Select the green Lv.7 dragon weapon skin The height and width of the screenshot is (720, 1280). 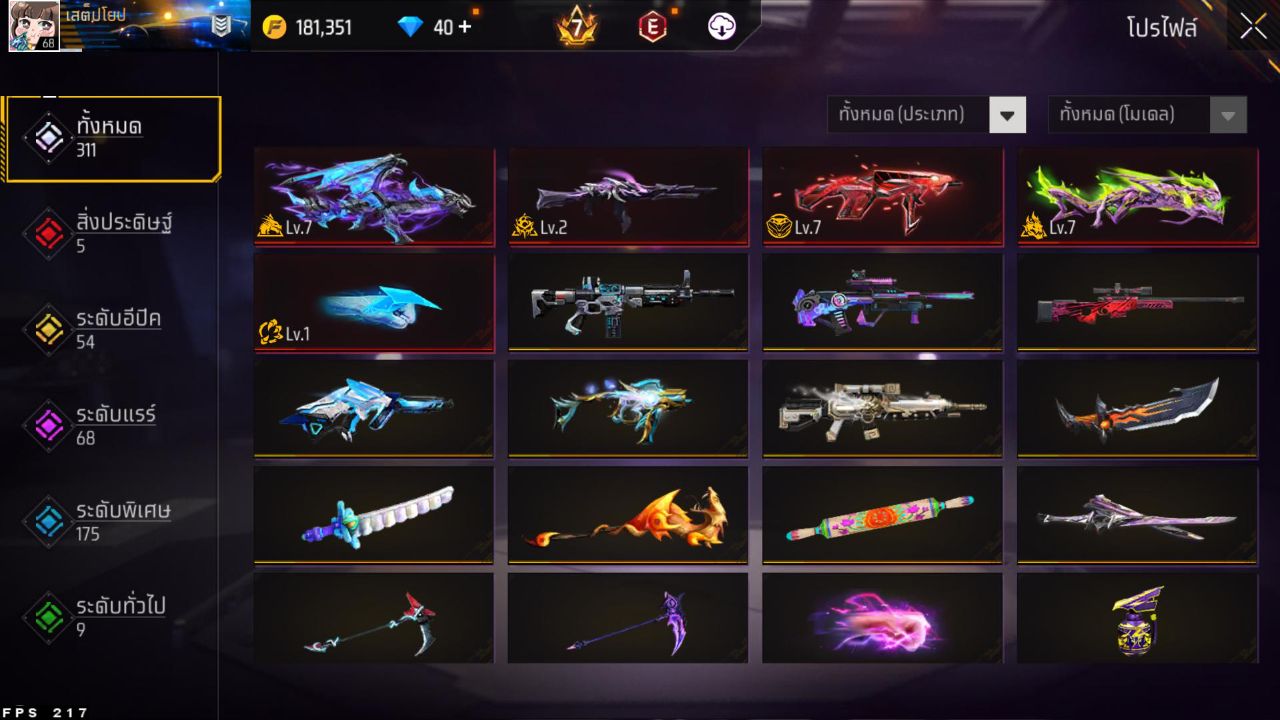tap(1136, 195)
